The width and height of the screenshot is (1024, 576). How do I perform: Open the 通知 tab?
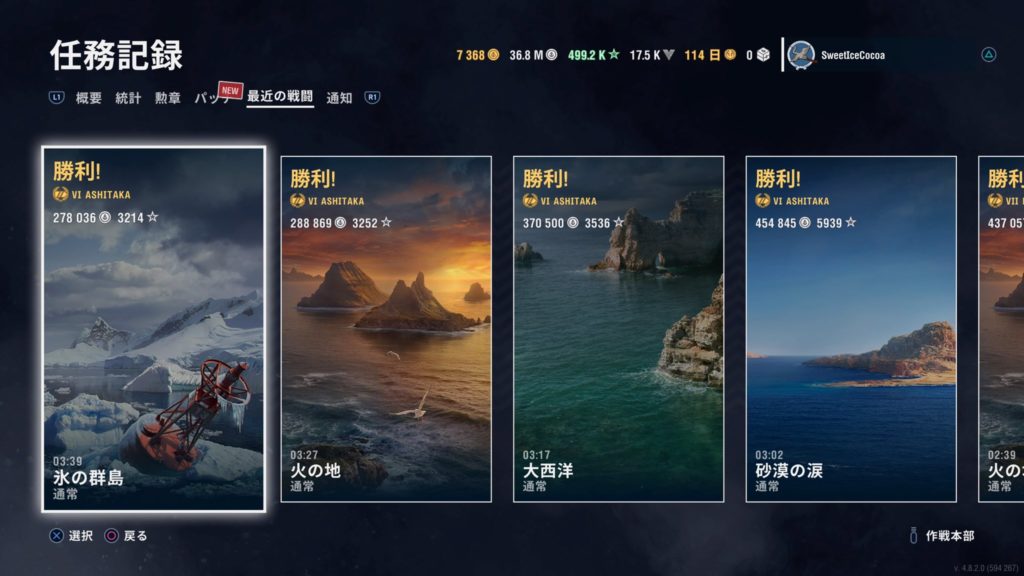(x=340, y=98)
